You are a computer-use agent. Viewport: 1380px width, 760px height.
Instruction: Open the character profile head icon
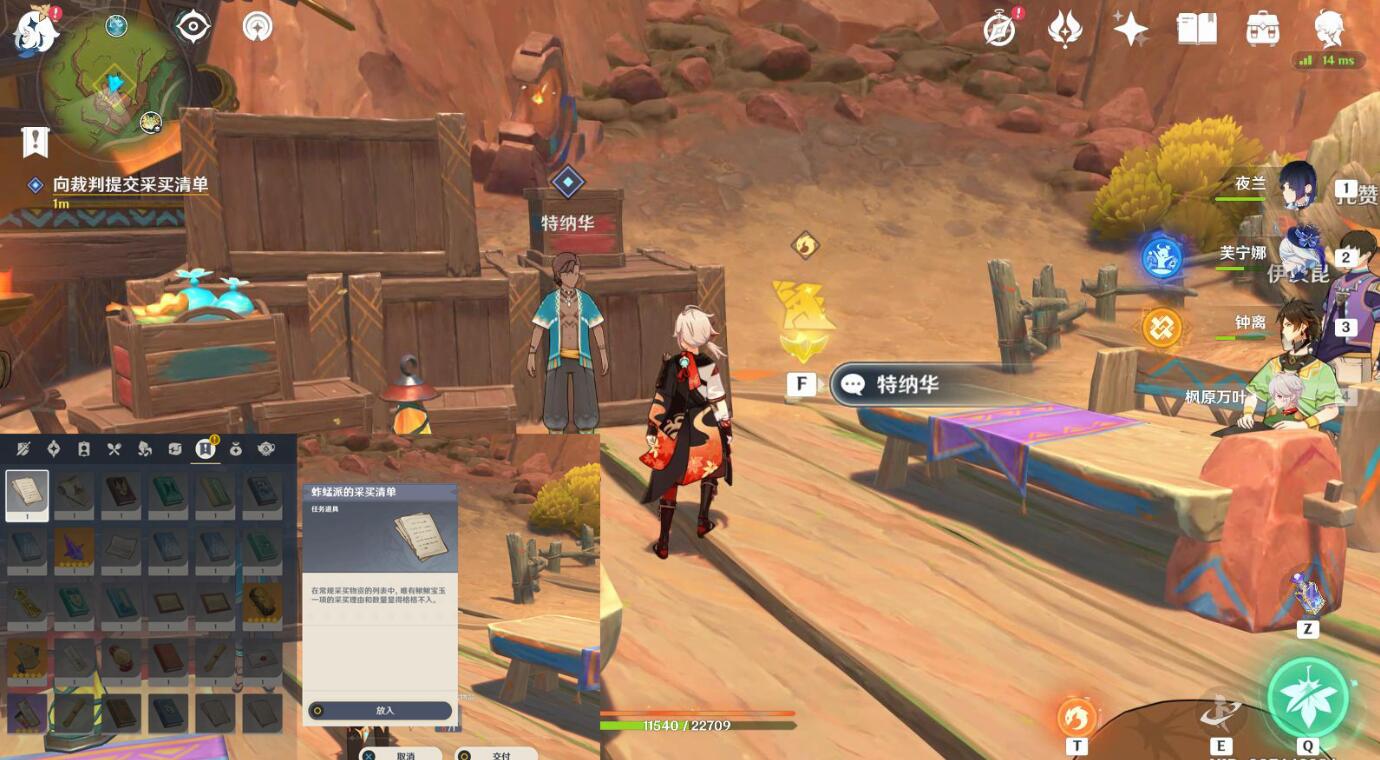tap(1329, 29)
